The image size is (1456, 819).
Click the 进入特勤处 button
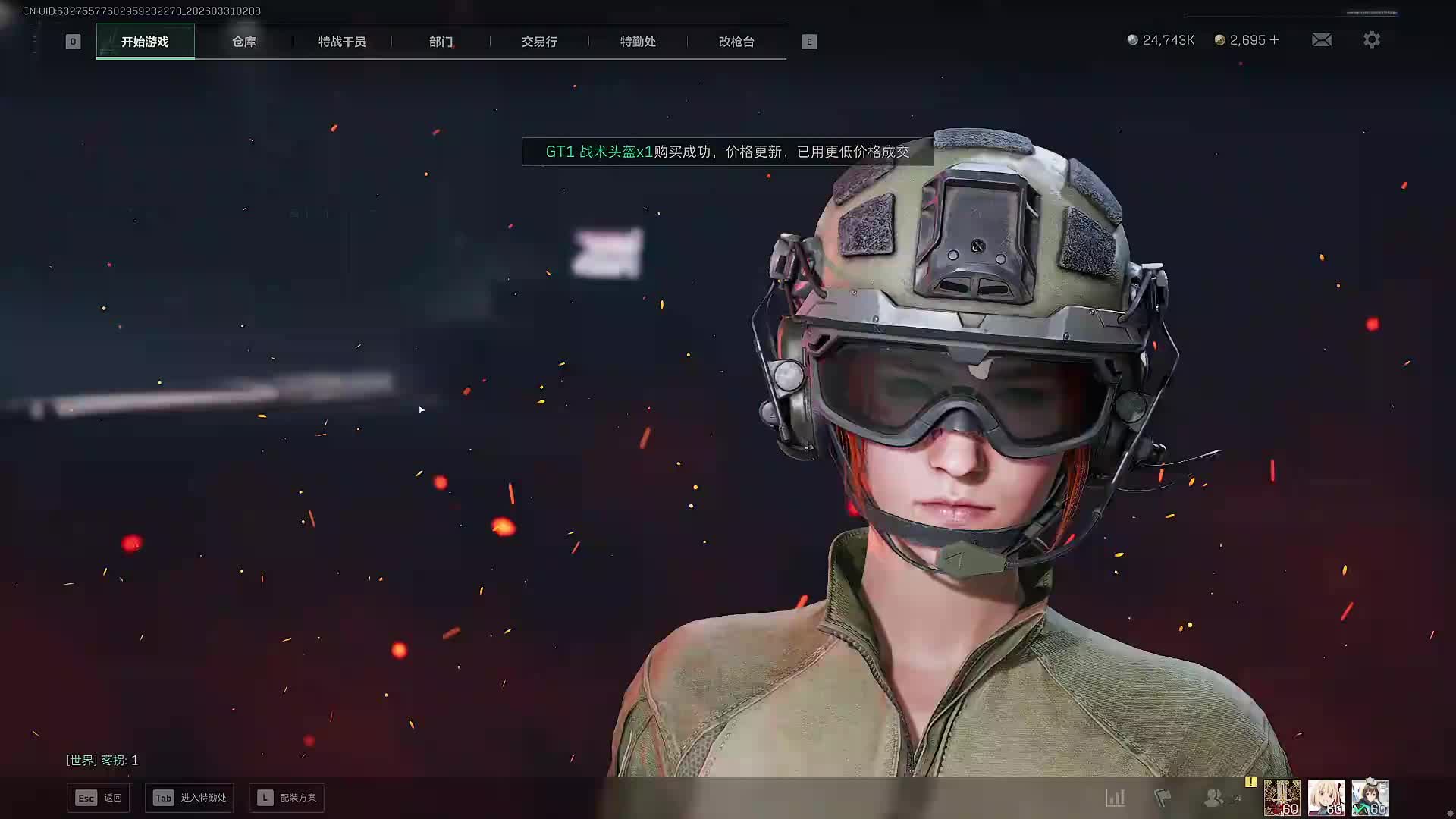click(x=190, y=798)
